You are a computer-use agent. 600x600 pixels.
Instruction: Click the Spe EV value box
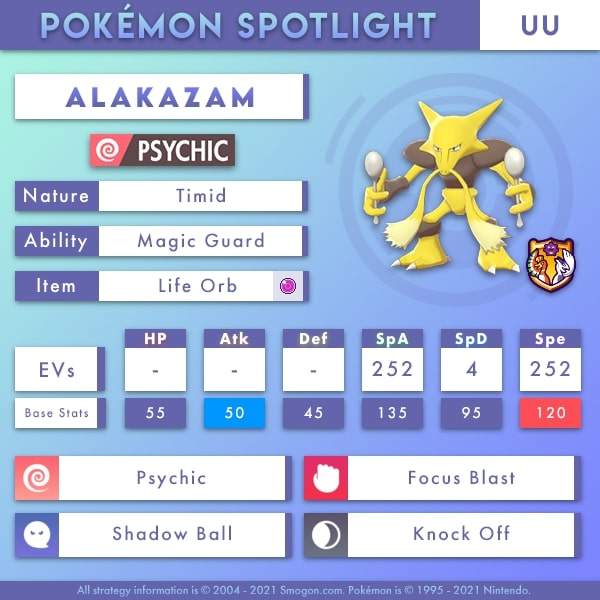[549, 369]
